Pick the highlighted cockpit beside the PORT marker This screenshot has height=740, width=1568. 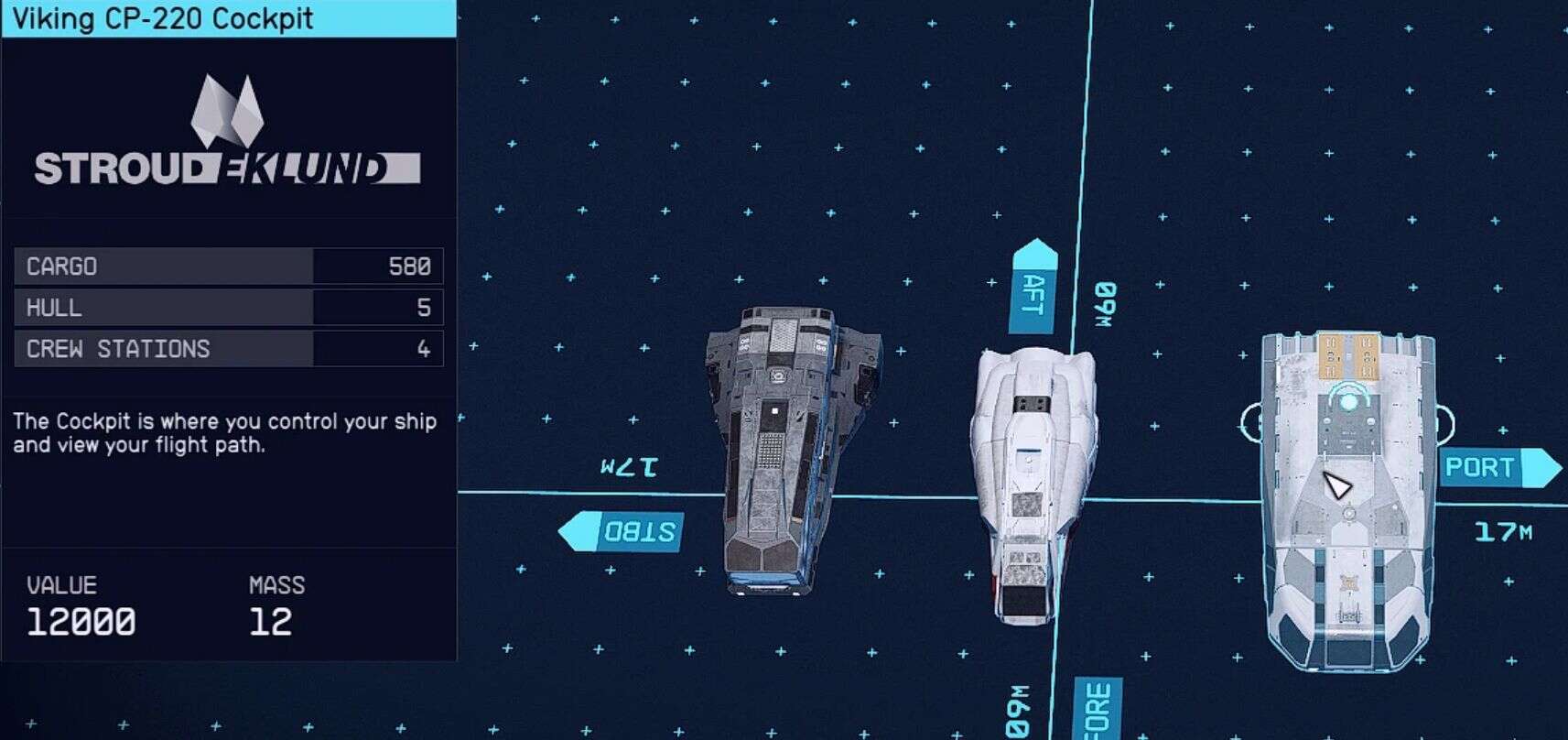(x=1346, y=502)
